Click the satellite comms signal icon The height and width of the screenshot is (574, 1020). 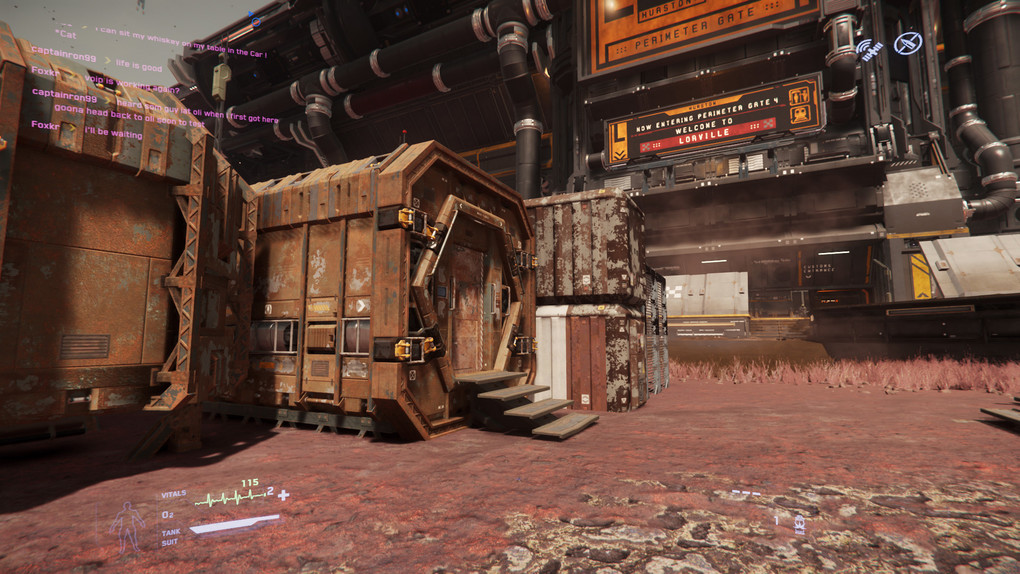tap(869, 49)
